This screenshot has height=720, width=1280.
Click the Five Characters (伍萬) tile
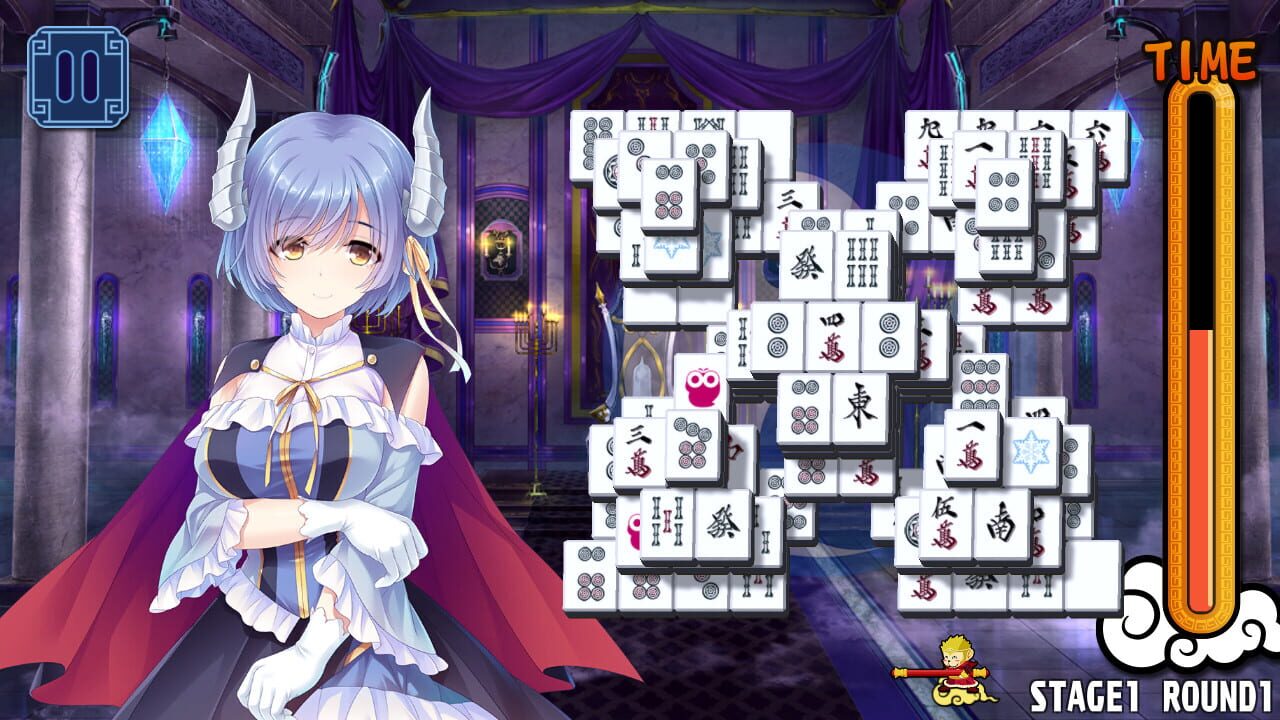click(x=945, y=521)
